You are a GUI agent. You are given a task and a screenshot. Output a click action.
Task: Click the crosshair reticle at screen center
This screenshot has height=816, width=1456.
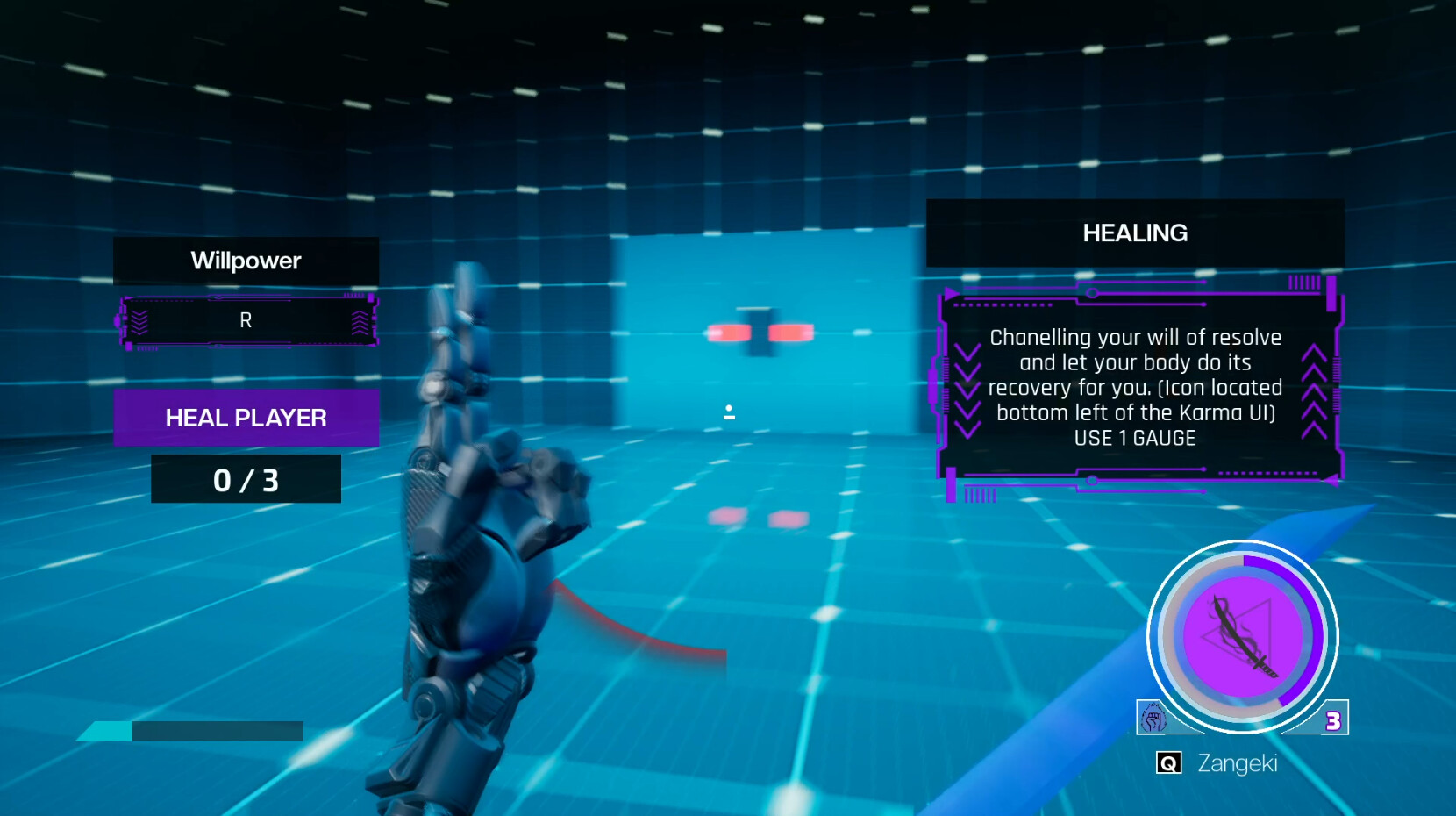[729, 412]
